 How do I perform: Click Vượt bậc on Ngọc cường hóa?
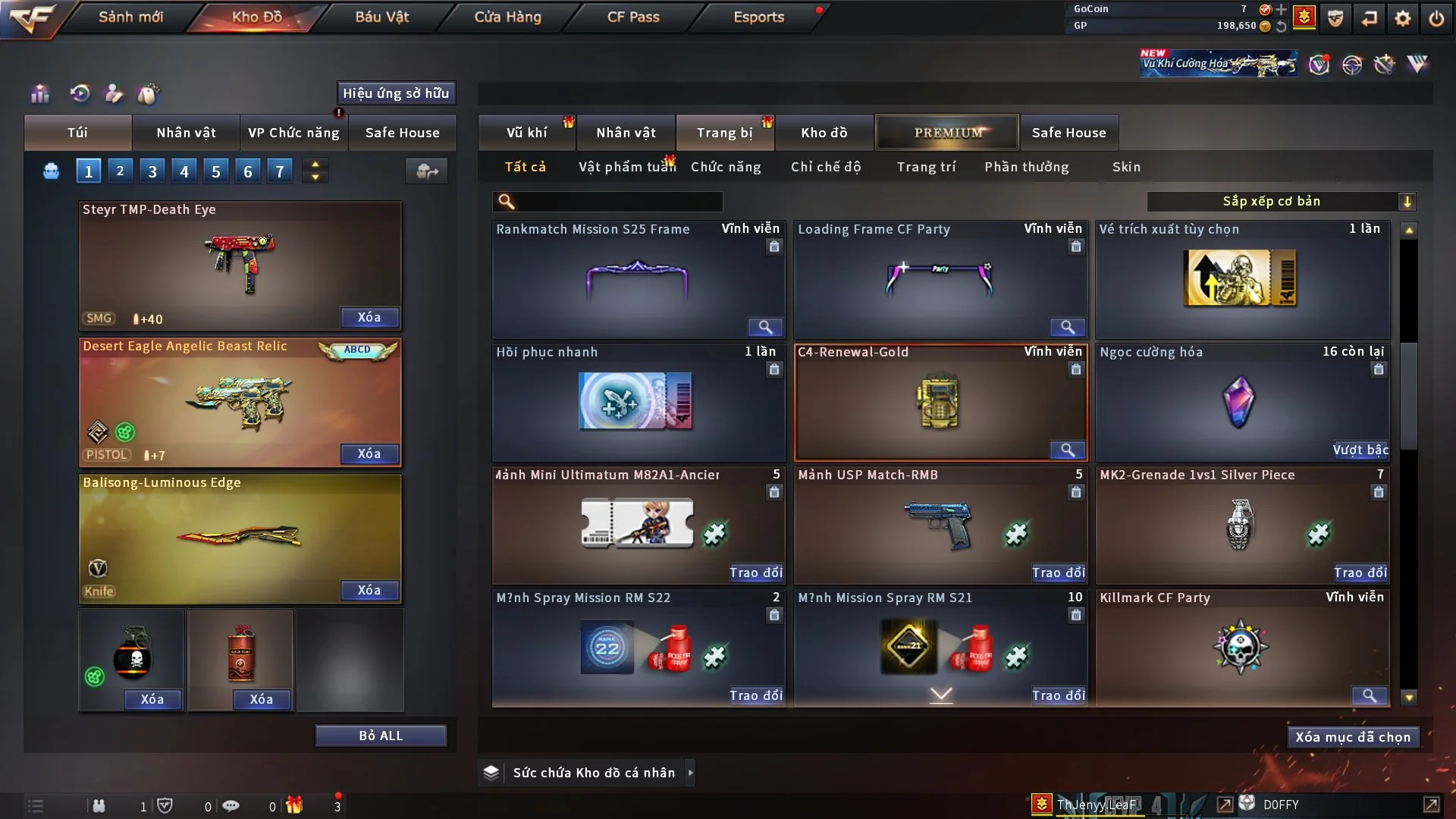[x=1360, y=450]
